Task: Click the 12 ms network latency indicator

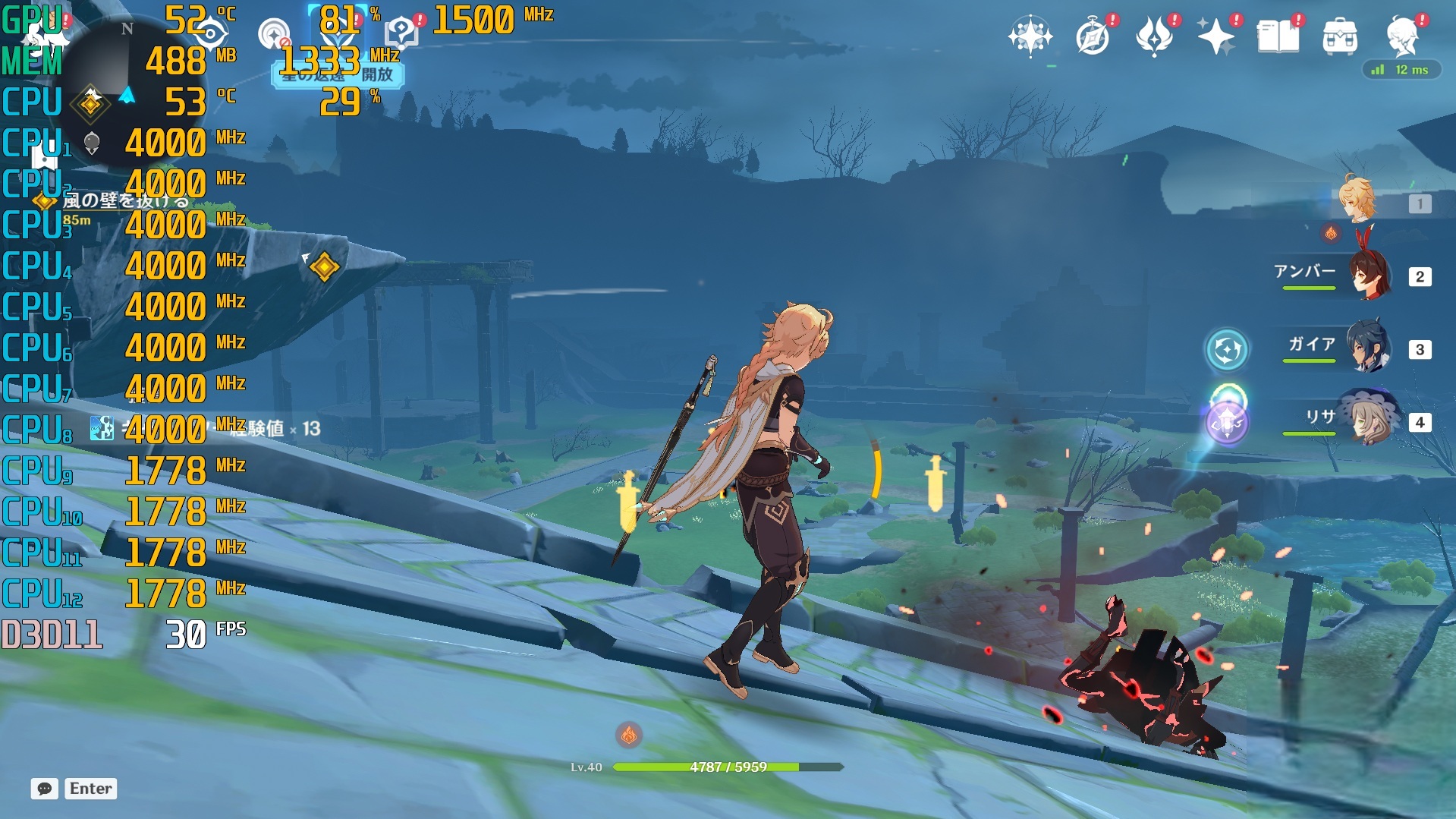Action: click(1401, 70)
